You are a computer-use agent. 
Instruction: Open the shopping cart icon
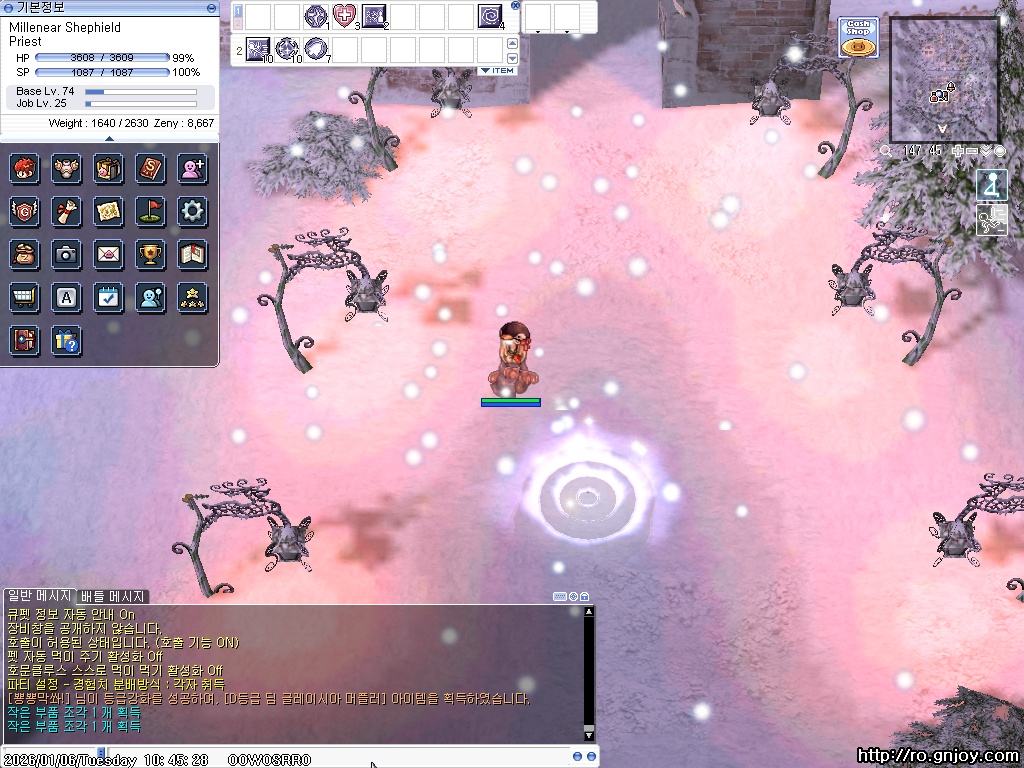[24, 297]
